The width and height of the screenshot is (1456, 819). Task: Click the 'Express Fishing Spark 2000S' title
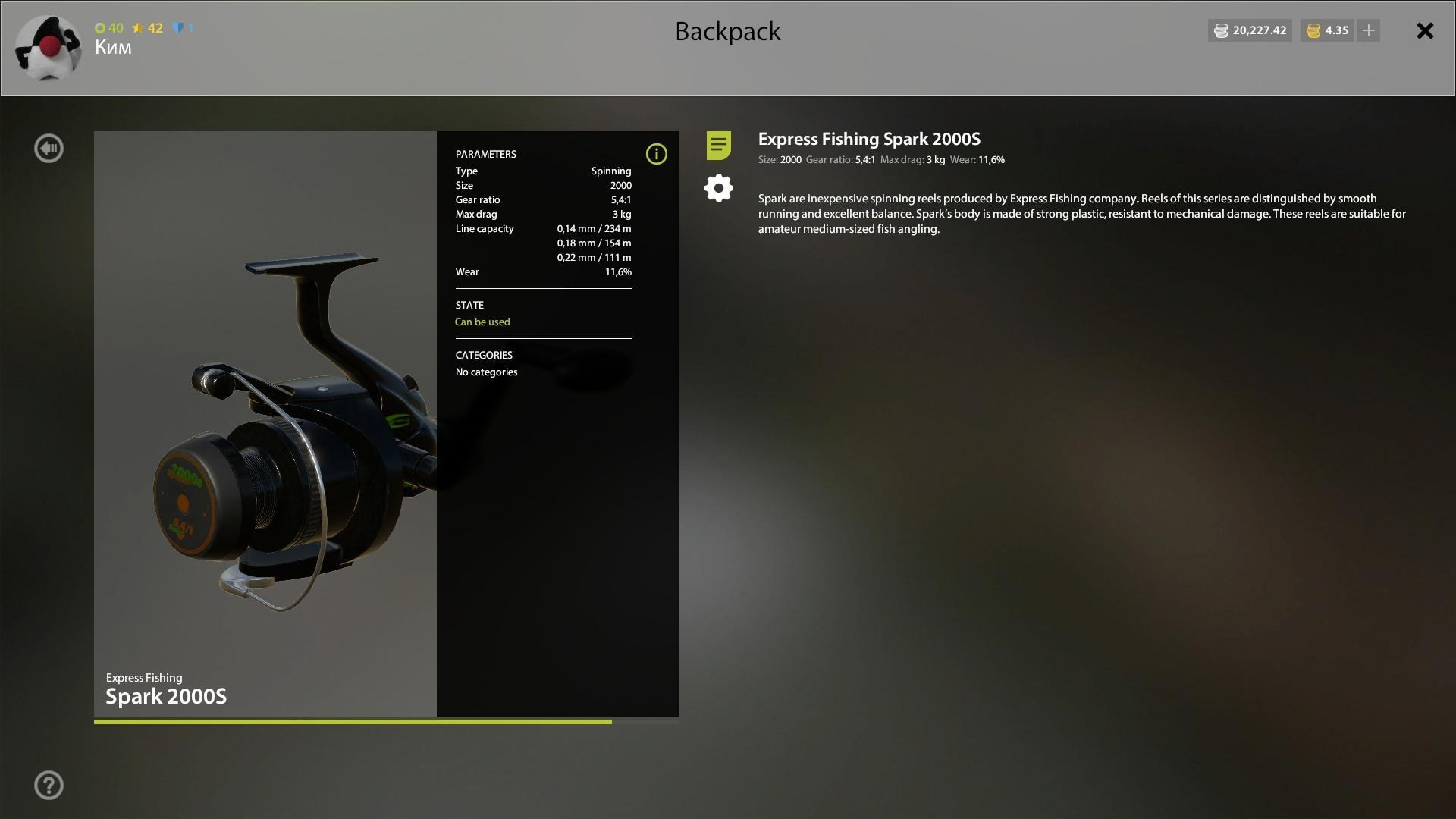869,139
